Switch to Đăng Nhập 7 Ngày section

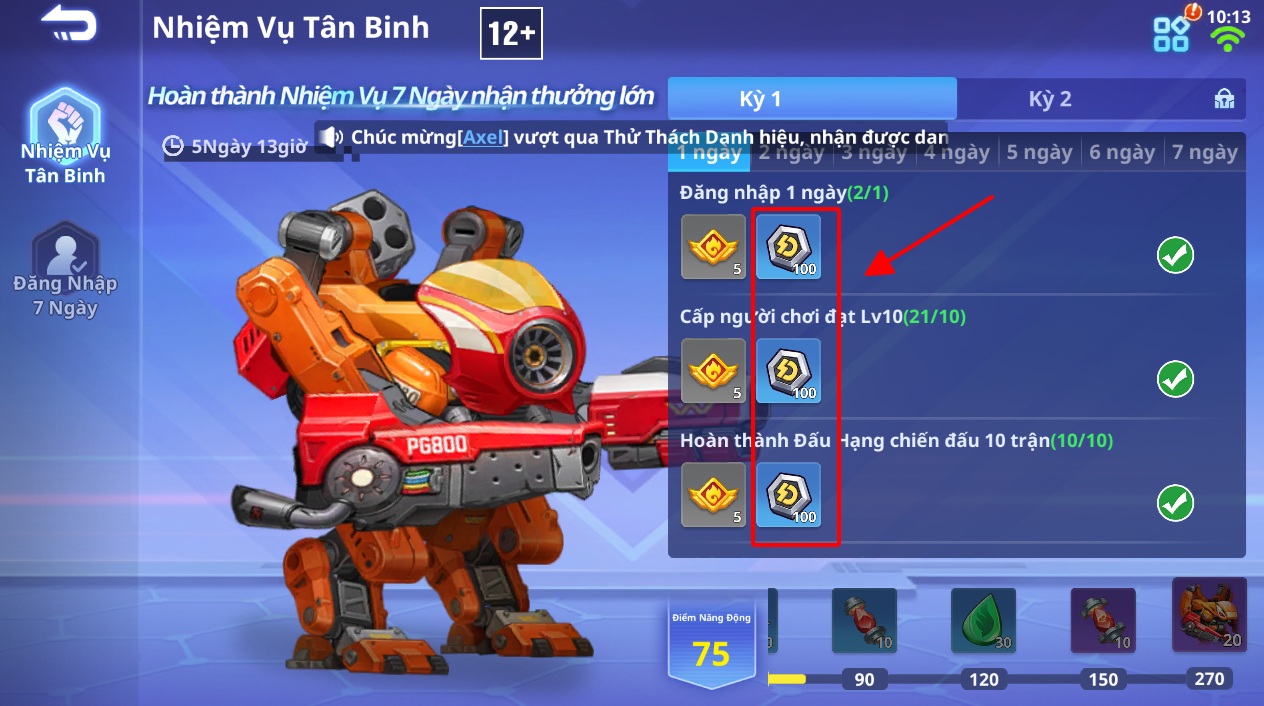pos(65,270)
